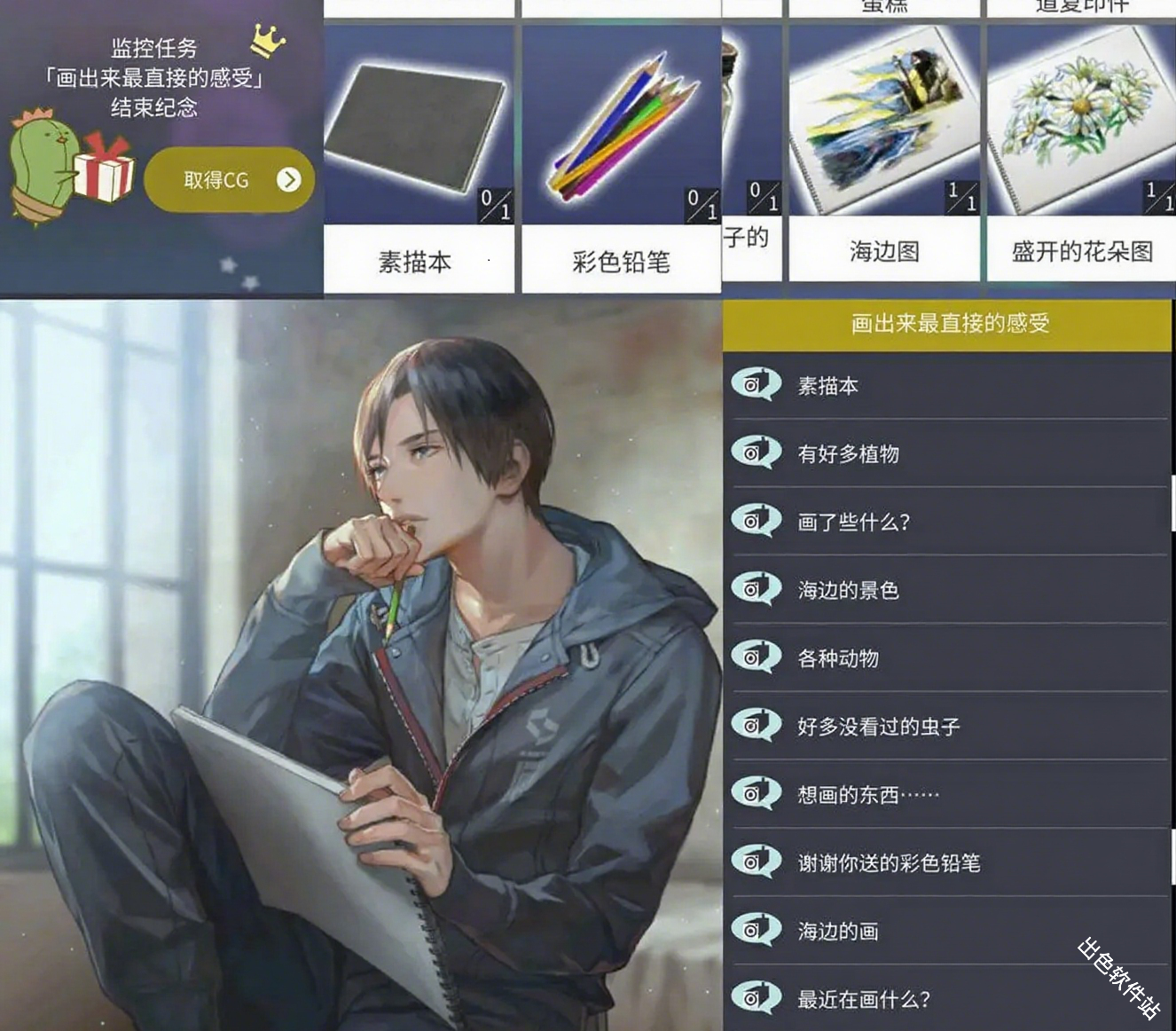This screenshot has height=1031, width=1176.
Task: Click the arrow inside the 取得CG button
Action: click(x=287, y=179)
